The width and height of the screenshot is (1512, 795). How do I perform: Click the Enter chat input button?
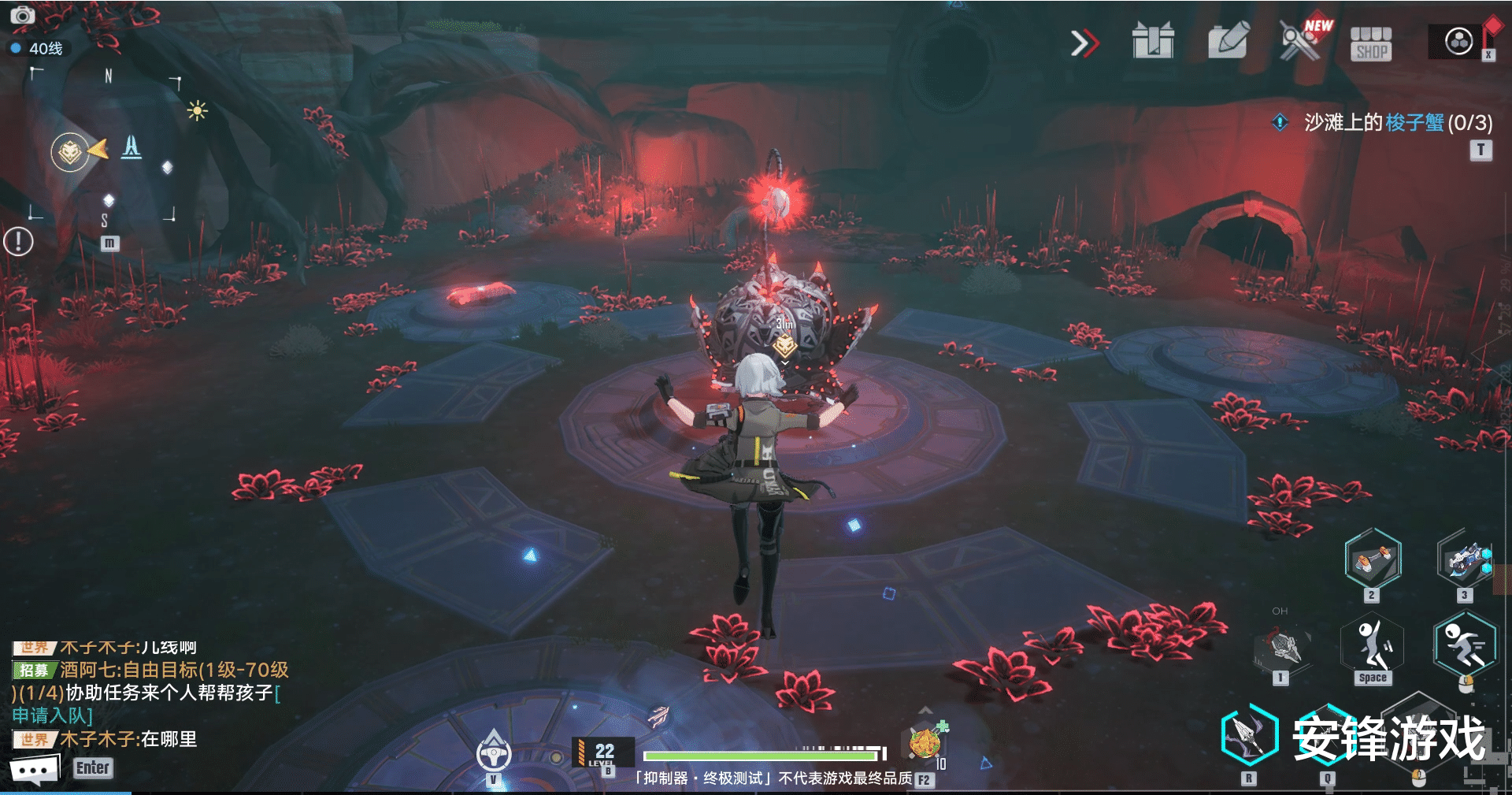(x=93, y=768)
